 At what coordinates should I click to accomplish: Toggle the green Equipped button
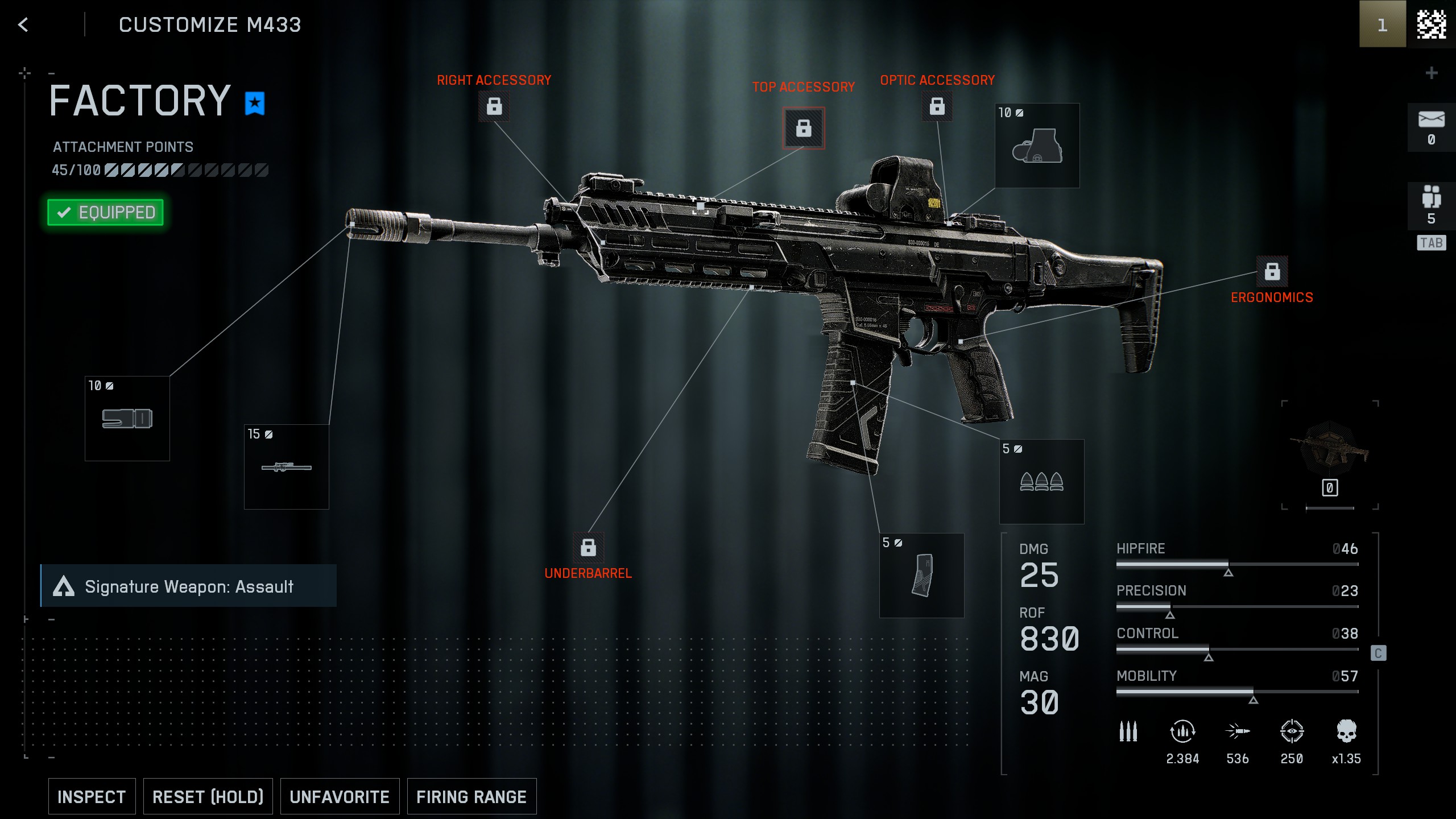tap(106, 212)
